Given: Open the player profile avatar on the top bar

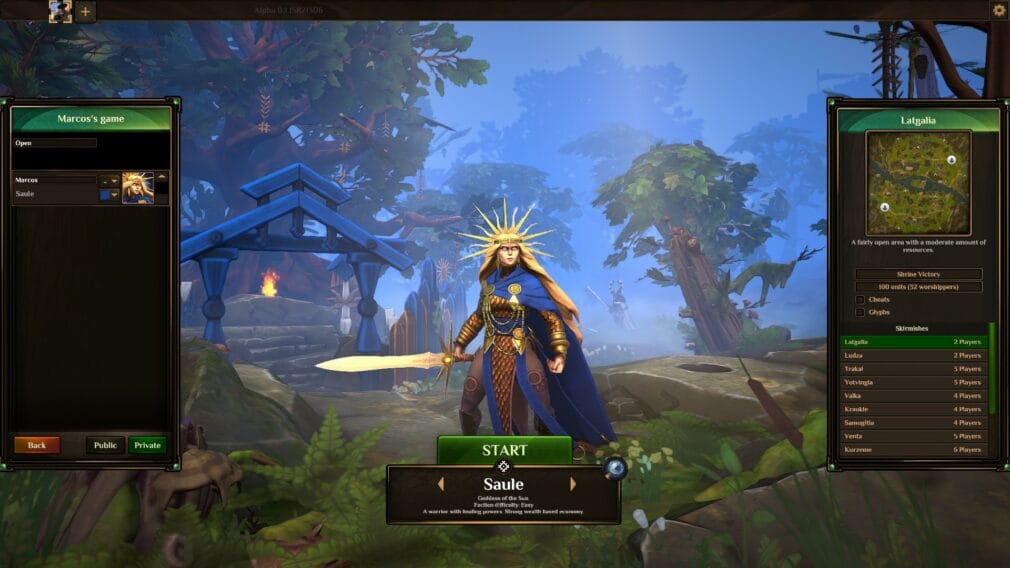Looking at the screenshot, I should tap(60, 11).
